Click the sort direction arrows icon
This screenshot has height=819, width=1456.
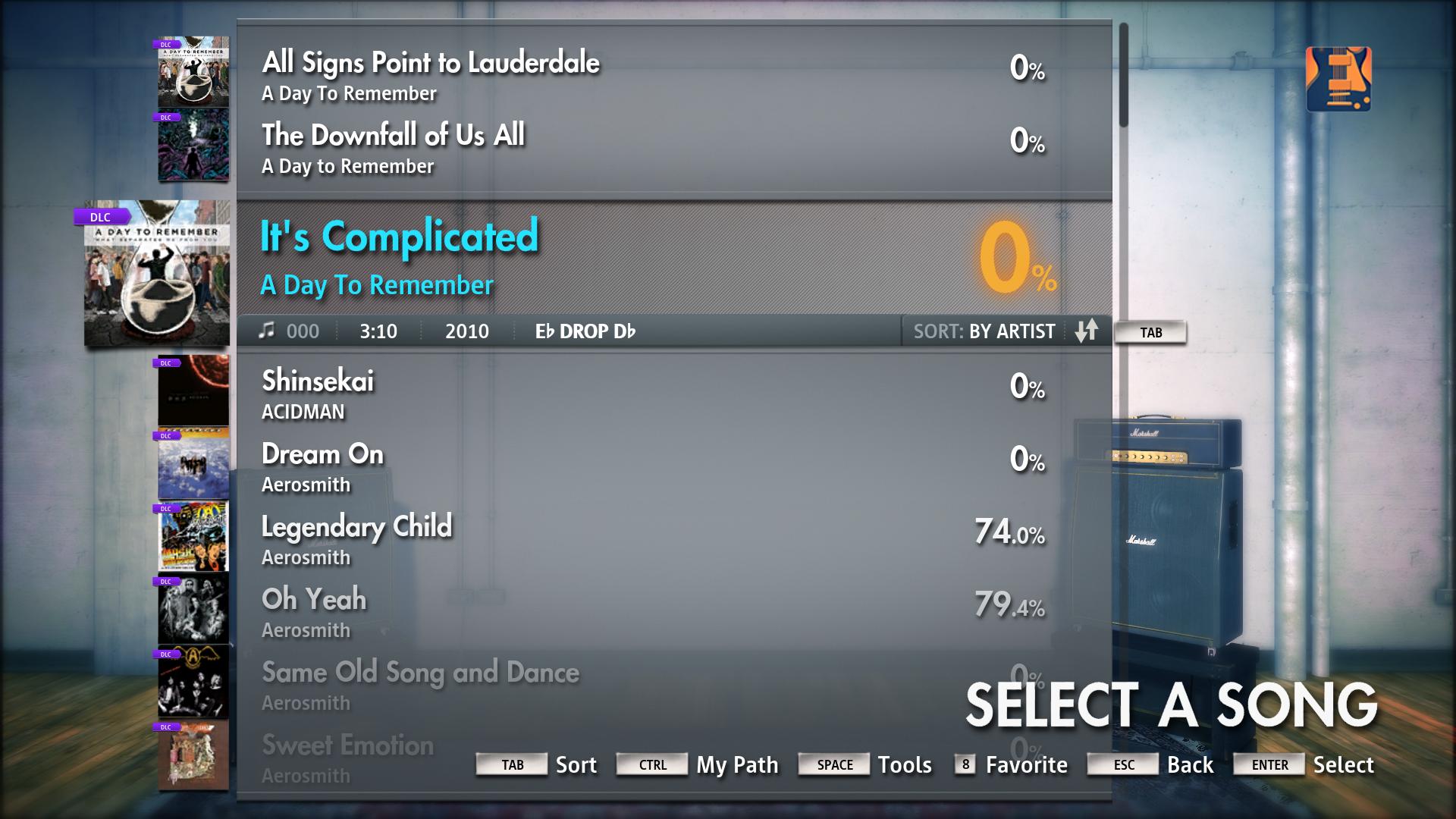pos(1087,331)
